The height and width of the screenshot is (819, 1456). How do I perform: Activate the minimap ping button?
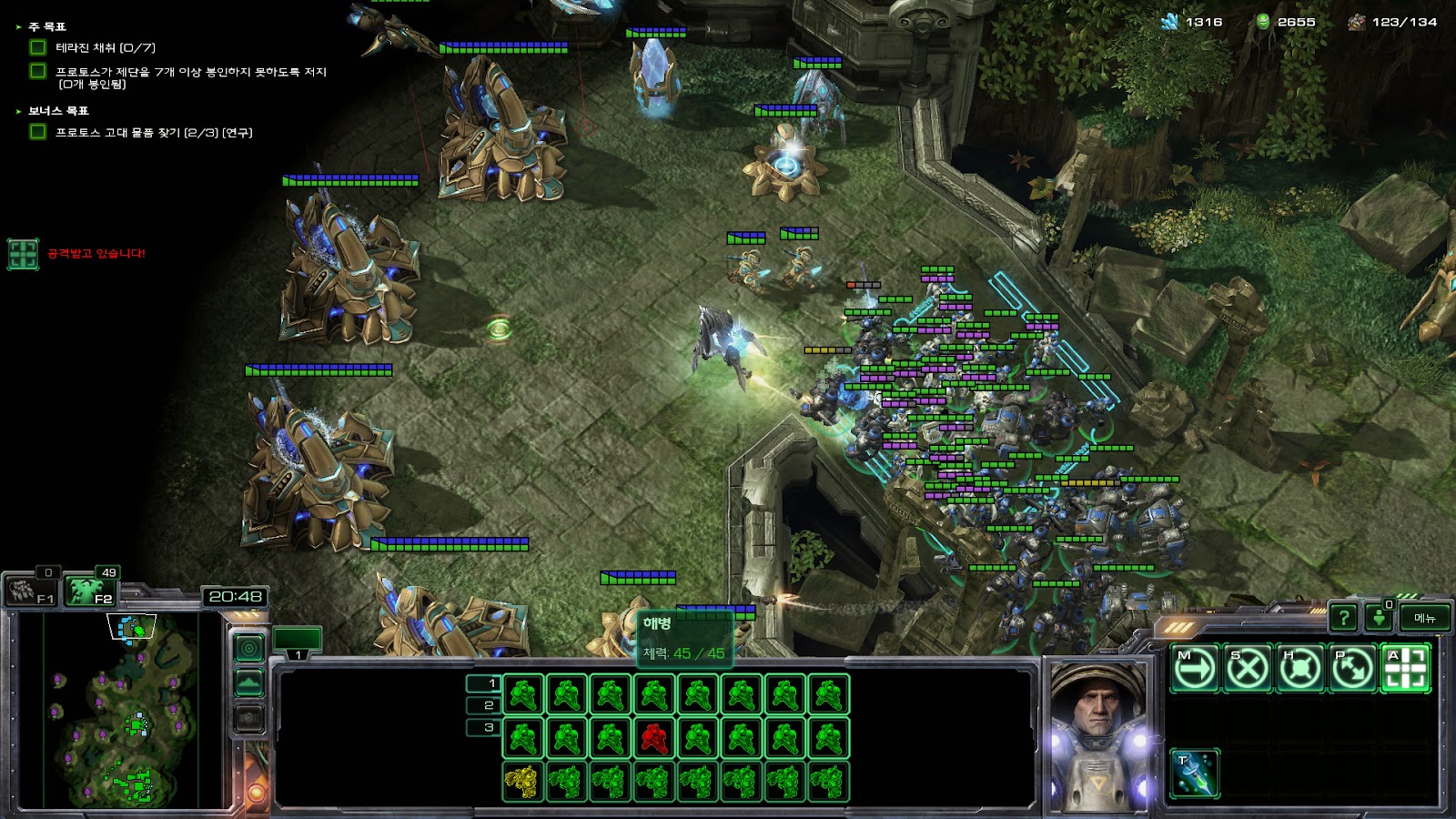pyautogui.click(x=248, y=648)
